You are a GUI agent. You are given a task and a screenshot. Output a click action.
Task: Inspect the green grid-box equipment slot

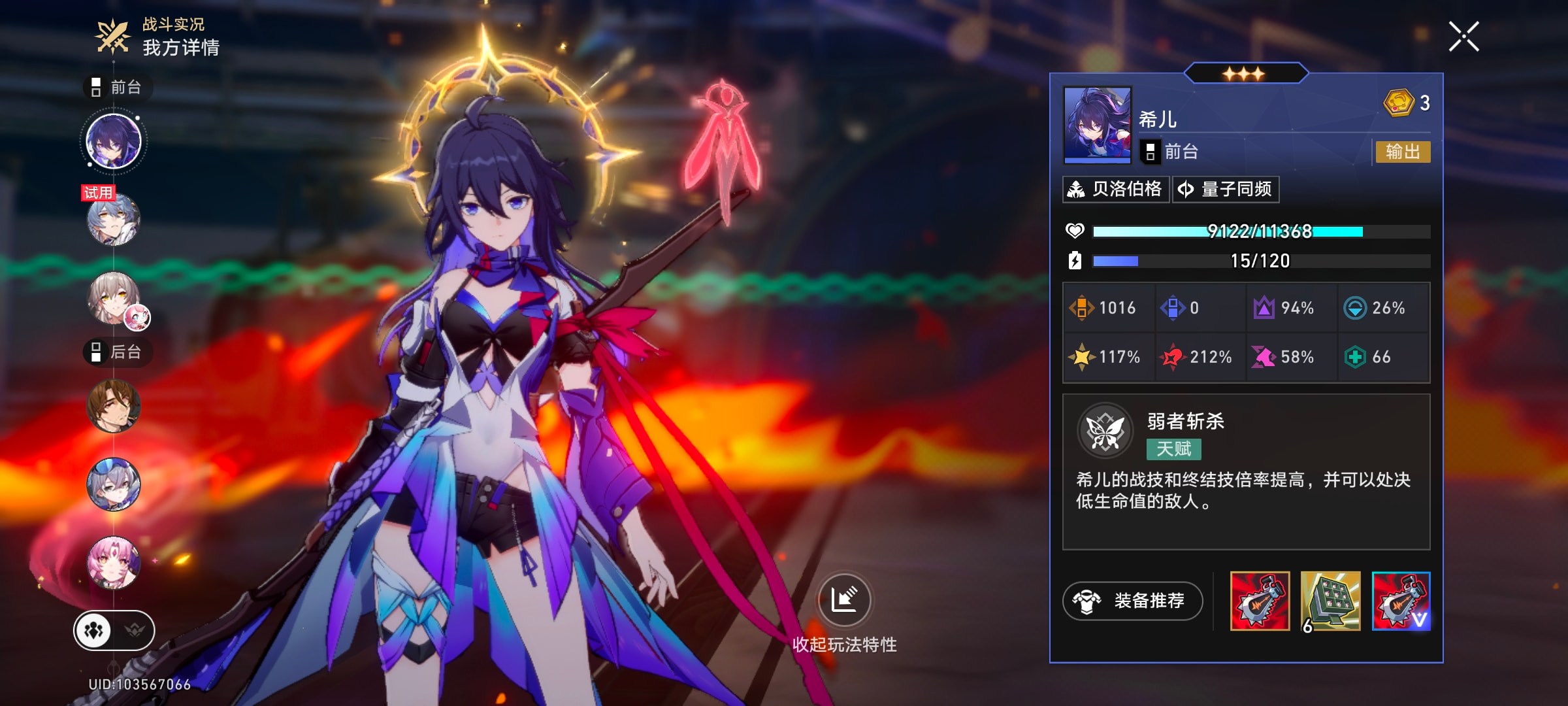pos(1330,601)
